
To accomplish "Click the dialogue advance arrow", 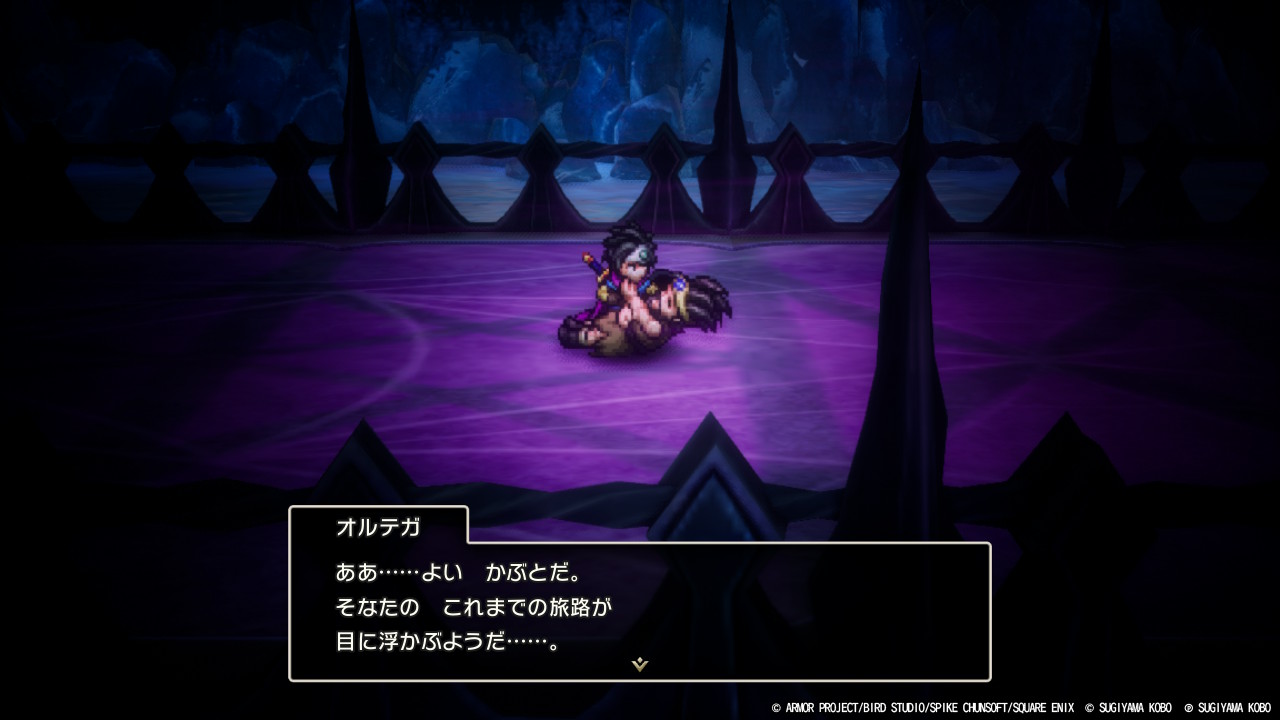I will (640, 662).
